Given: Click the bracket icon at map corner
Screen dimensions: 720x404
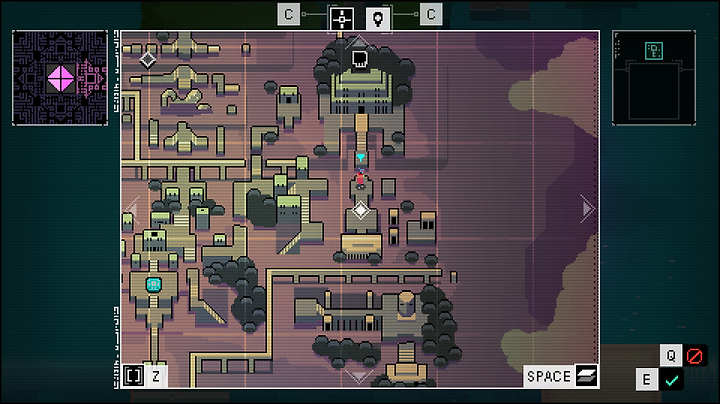Looking at the screenshot, I should pyautogui.click(x=134, y=376).
